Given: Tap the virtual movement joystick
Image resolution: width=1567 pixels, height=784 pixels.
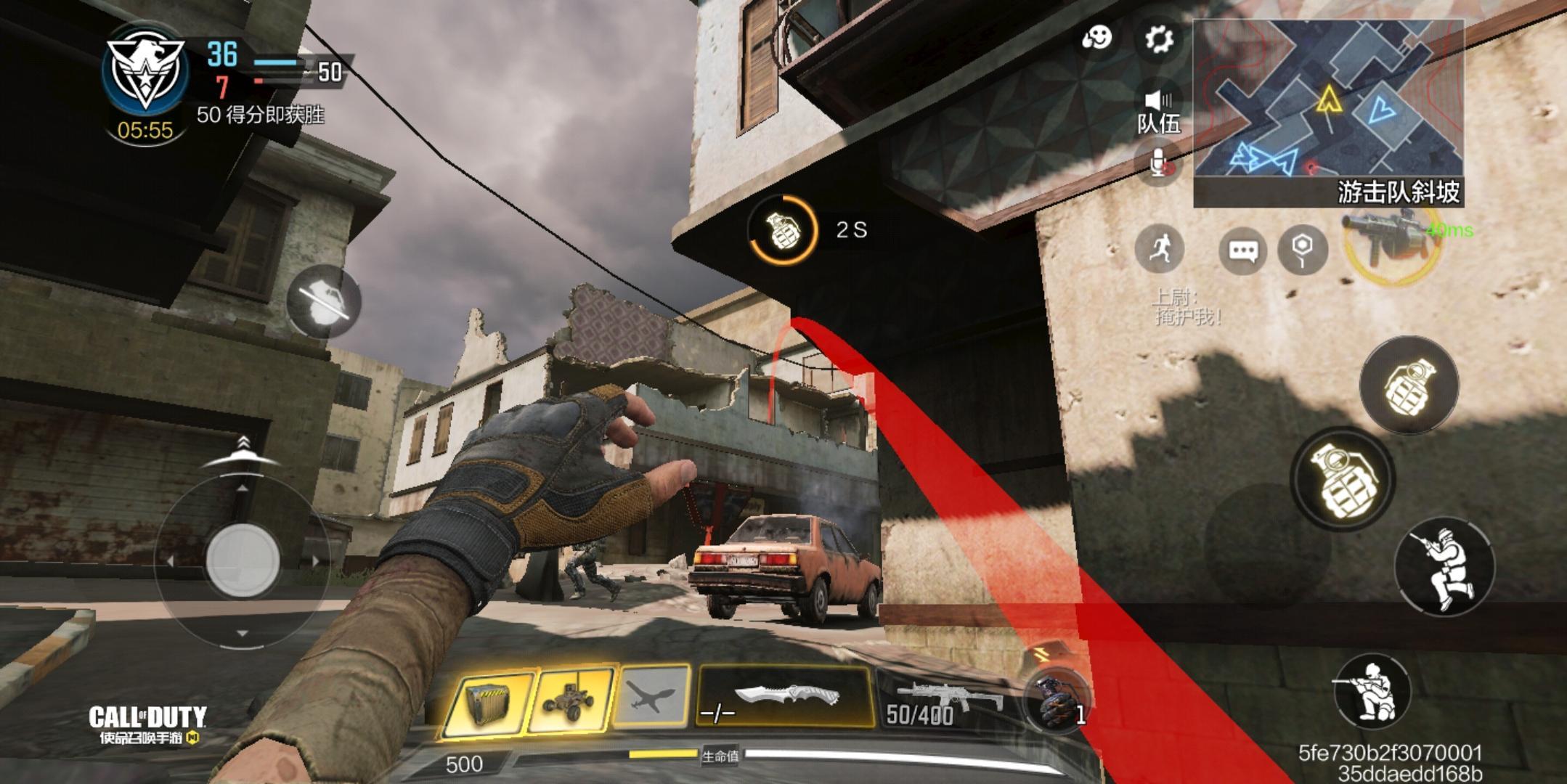Looking at the screenshot, I should point(243,560).
